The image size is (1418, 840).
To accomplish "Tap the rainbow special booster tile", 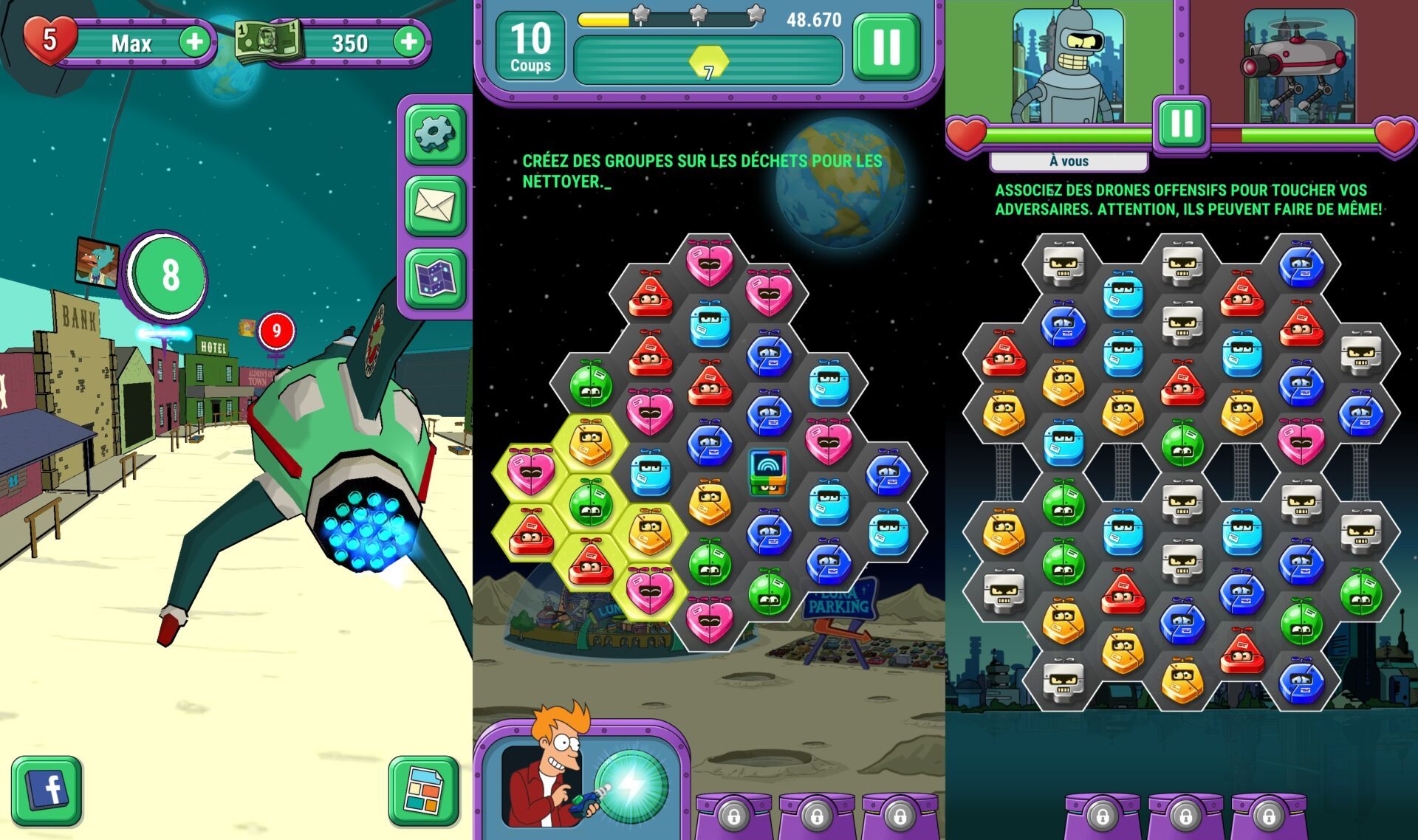I will [x=768, y=470].
